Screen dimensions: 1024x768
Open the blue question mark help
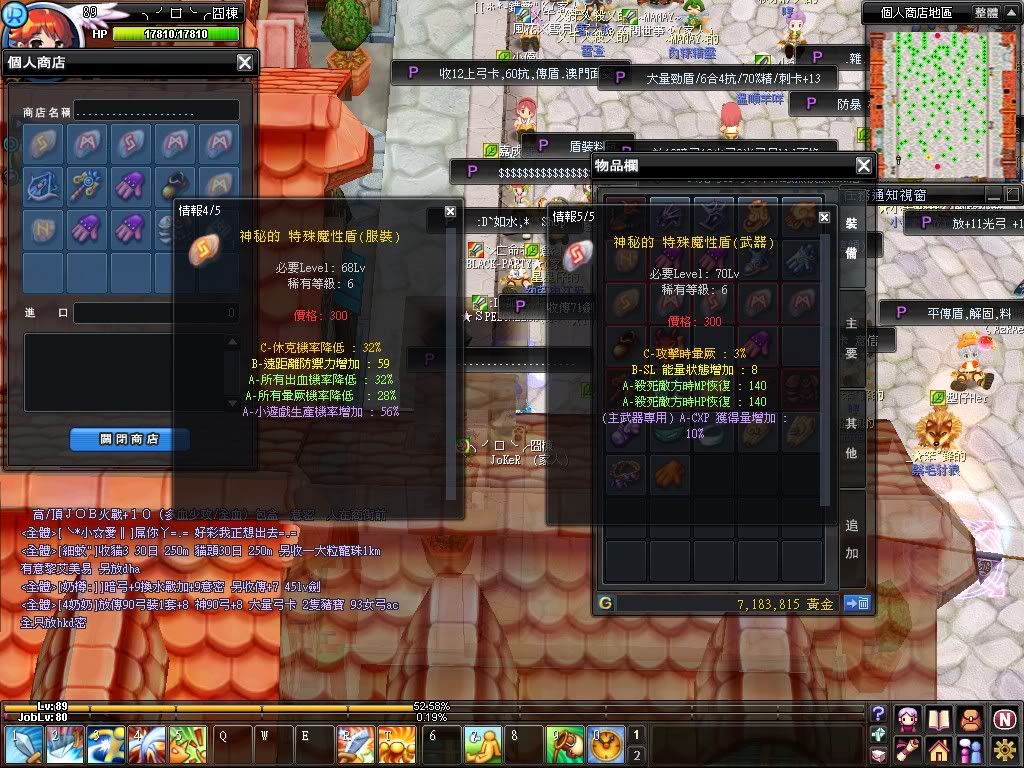878,713
